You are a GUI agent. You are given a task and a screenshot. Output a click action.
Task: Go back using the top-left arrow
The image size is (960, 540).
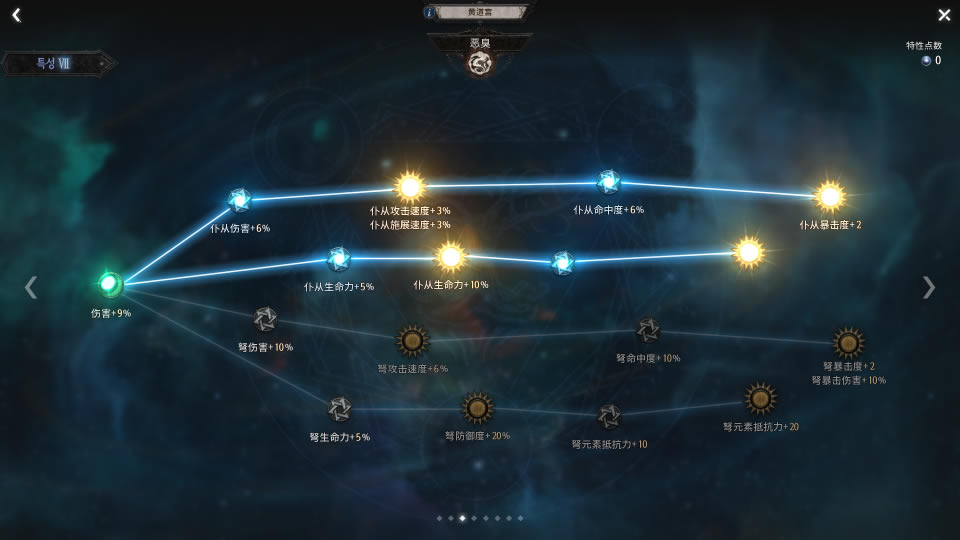coord(16,15)
